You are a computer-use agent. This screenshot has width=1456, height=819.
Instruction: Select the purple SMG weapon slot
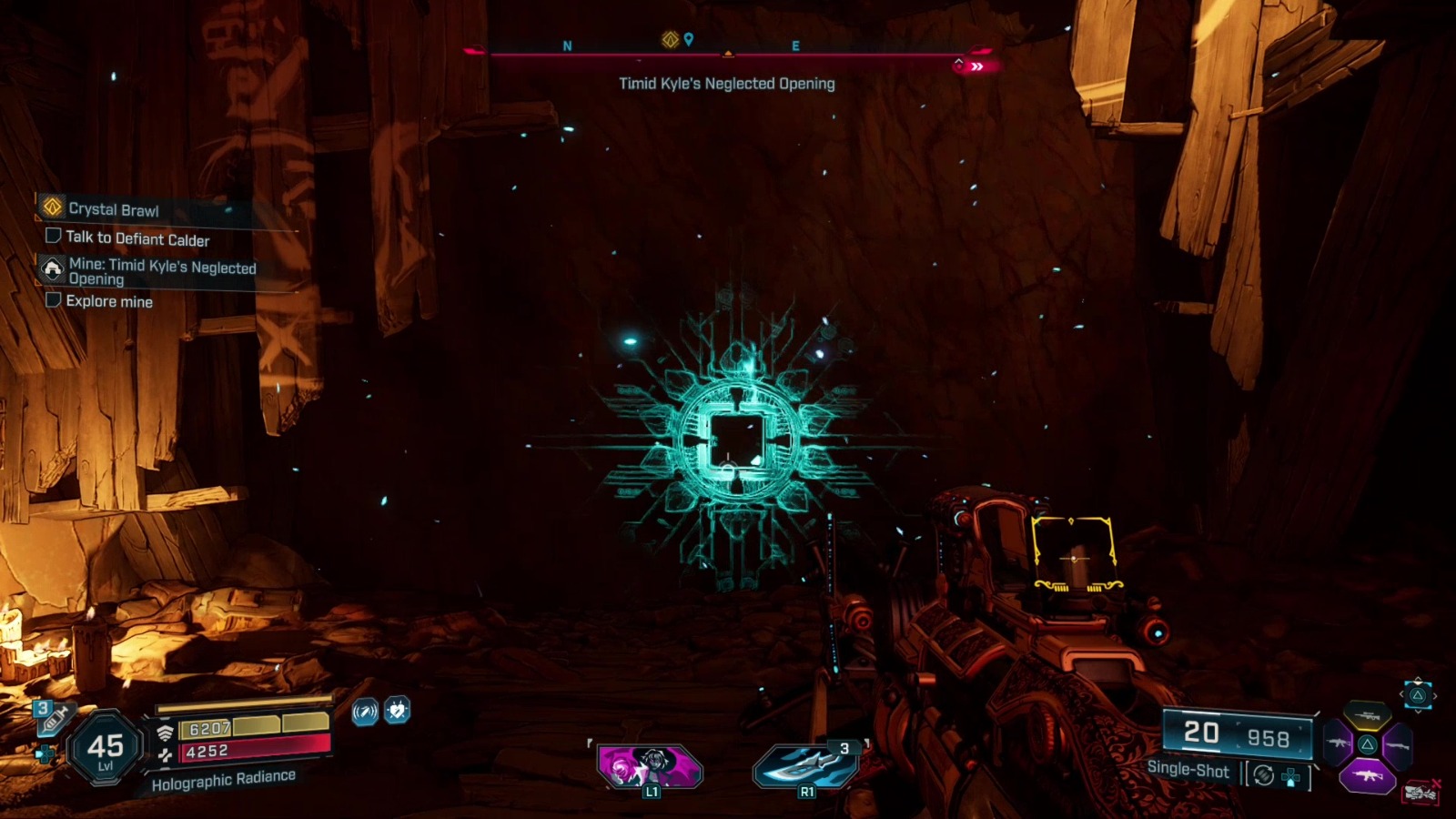[1368, 775]
